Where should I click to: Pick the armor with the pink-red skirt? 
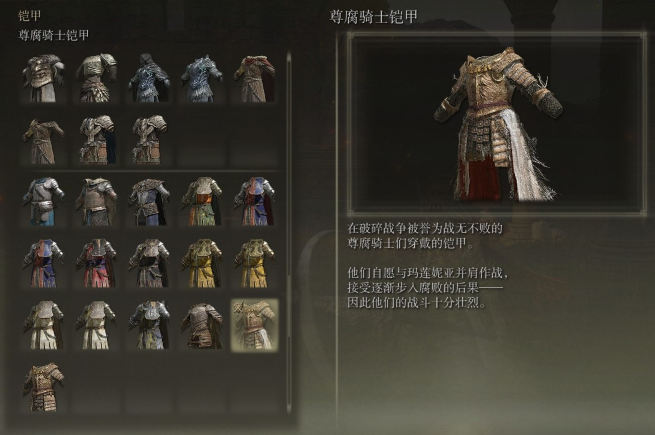[98, 263]
